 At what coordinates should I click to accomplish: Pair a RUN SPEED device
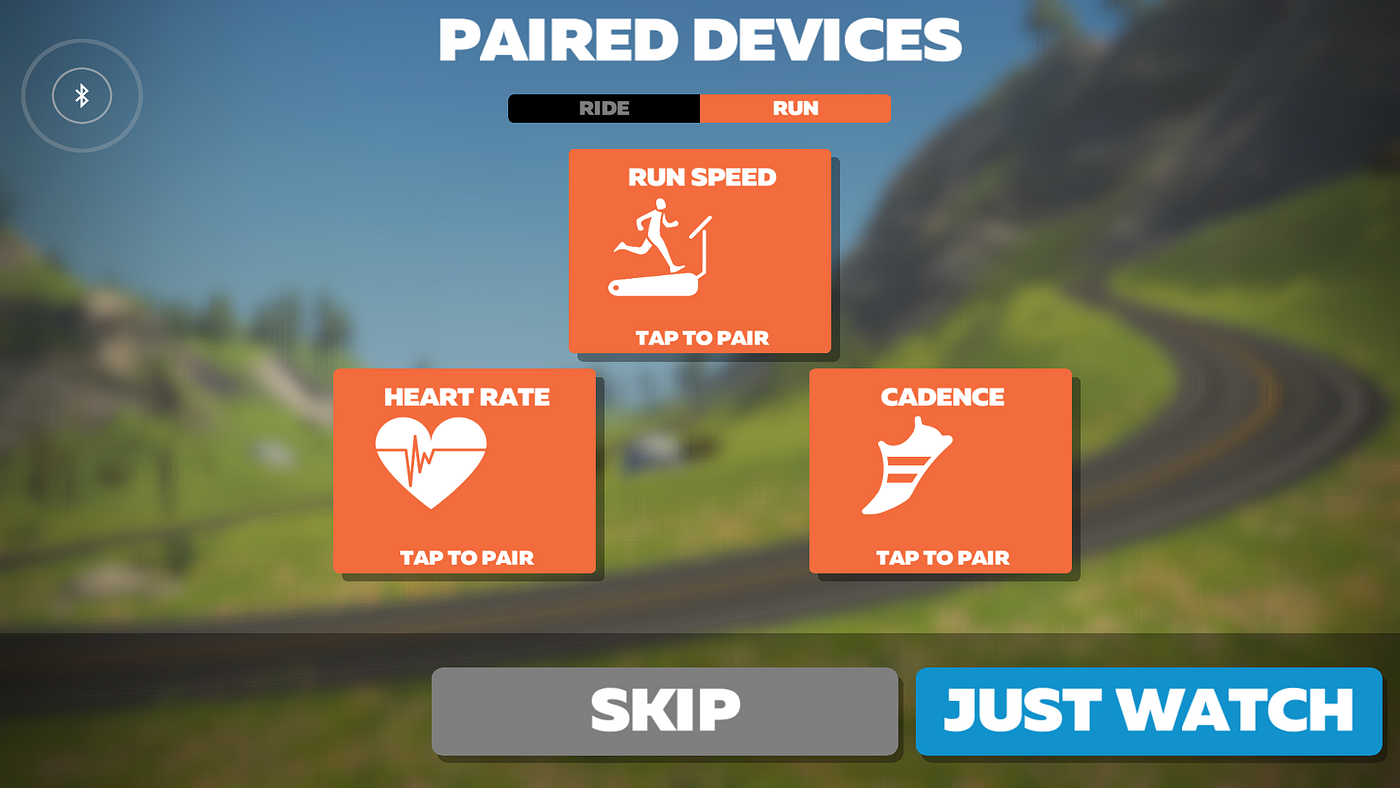click(700, 251)
